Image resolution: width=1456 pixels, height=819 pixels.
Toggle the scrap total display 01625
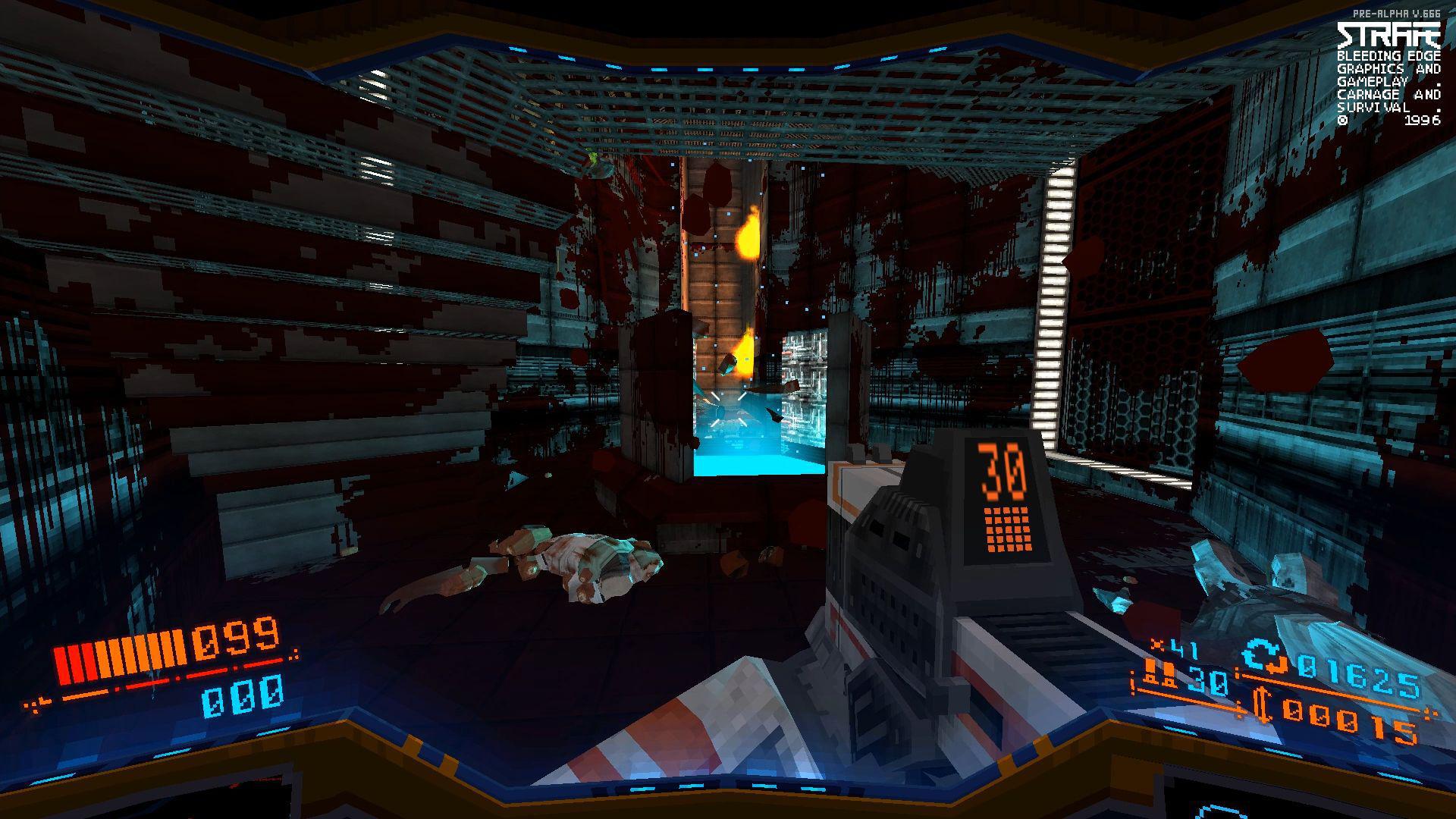click(1359, 675)
